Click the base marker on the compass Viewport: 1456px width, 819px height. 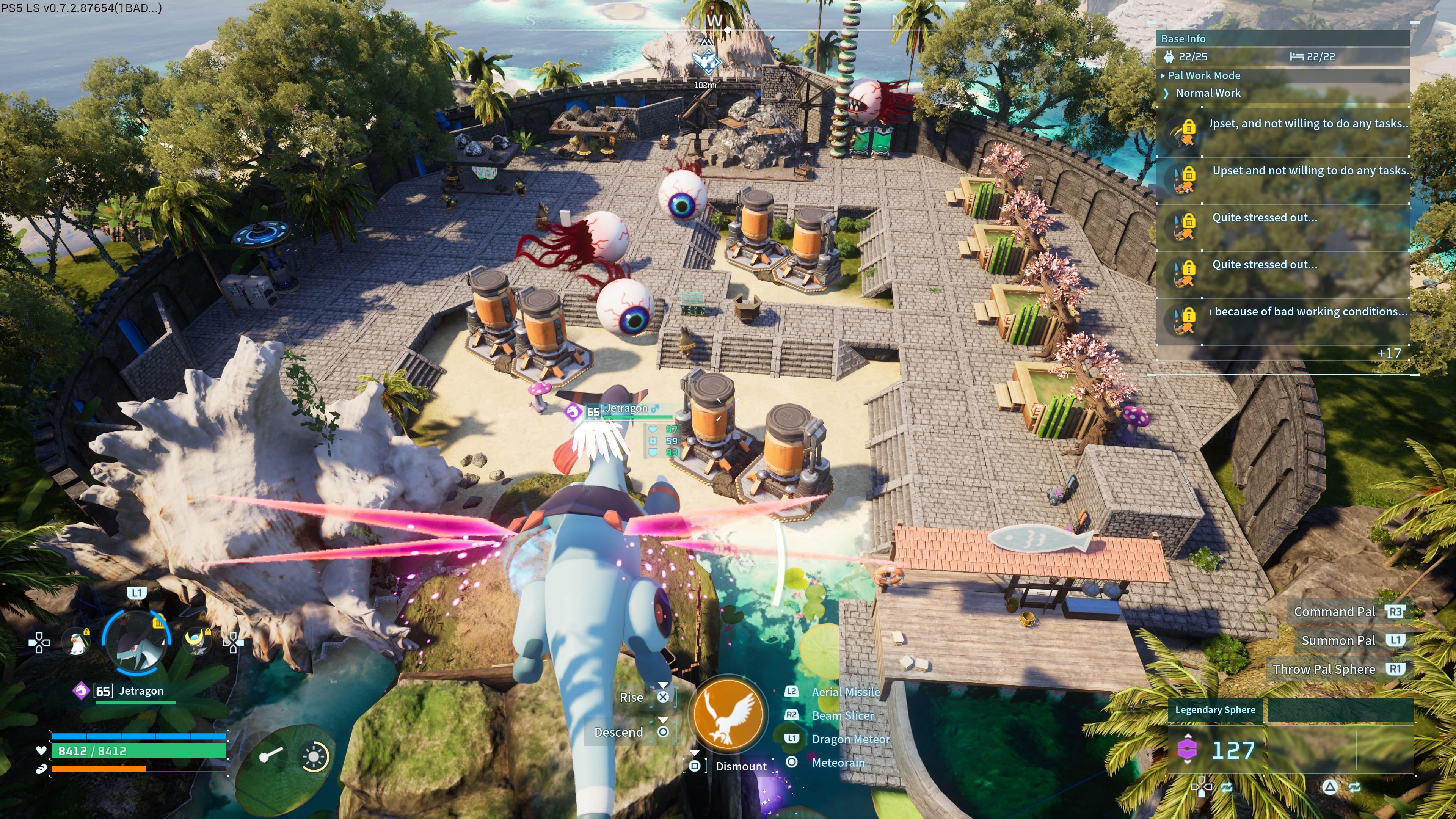click(706, 61)
